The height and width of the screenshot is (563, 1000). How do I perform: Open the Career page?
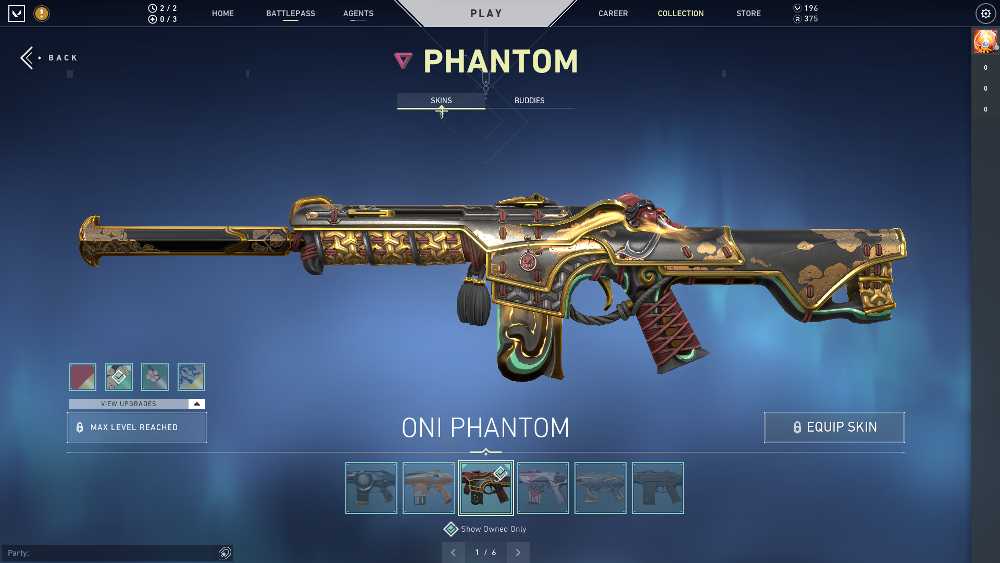click(613, 14)
